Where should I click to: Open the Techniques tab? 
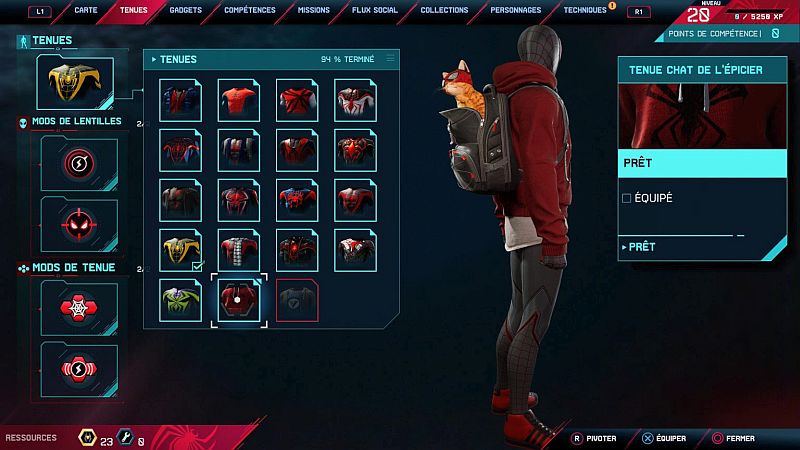[x=585, y=10]
